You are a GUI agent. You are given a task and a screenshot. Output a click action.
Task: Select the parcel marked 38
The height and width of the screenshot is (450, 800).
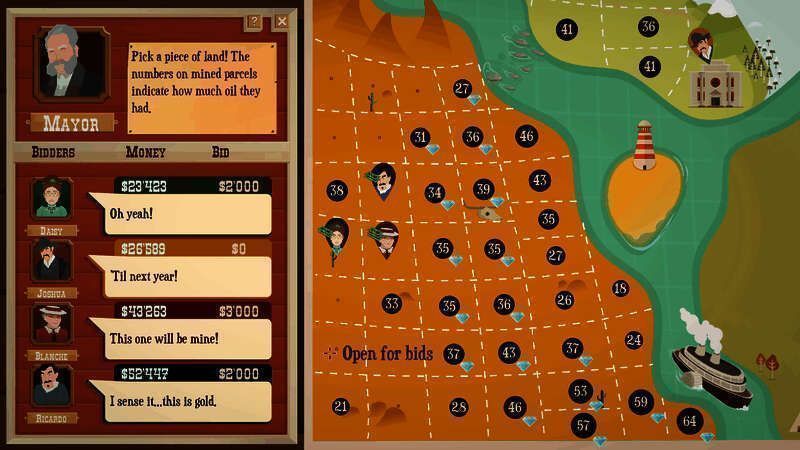[x=336, y=190]
